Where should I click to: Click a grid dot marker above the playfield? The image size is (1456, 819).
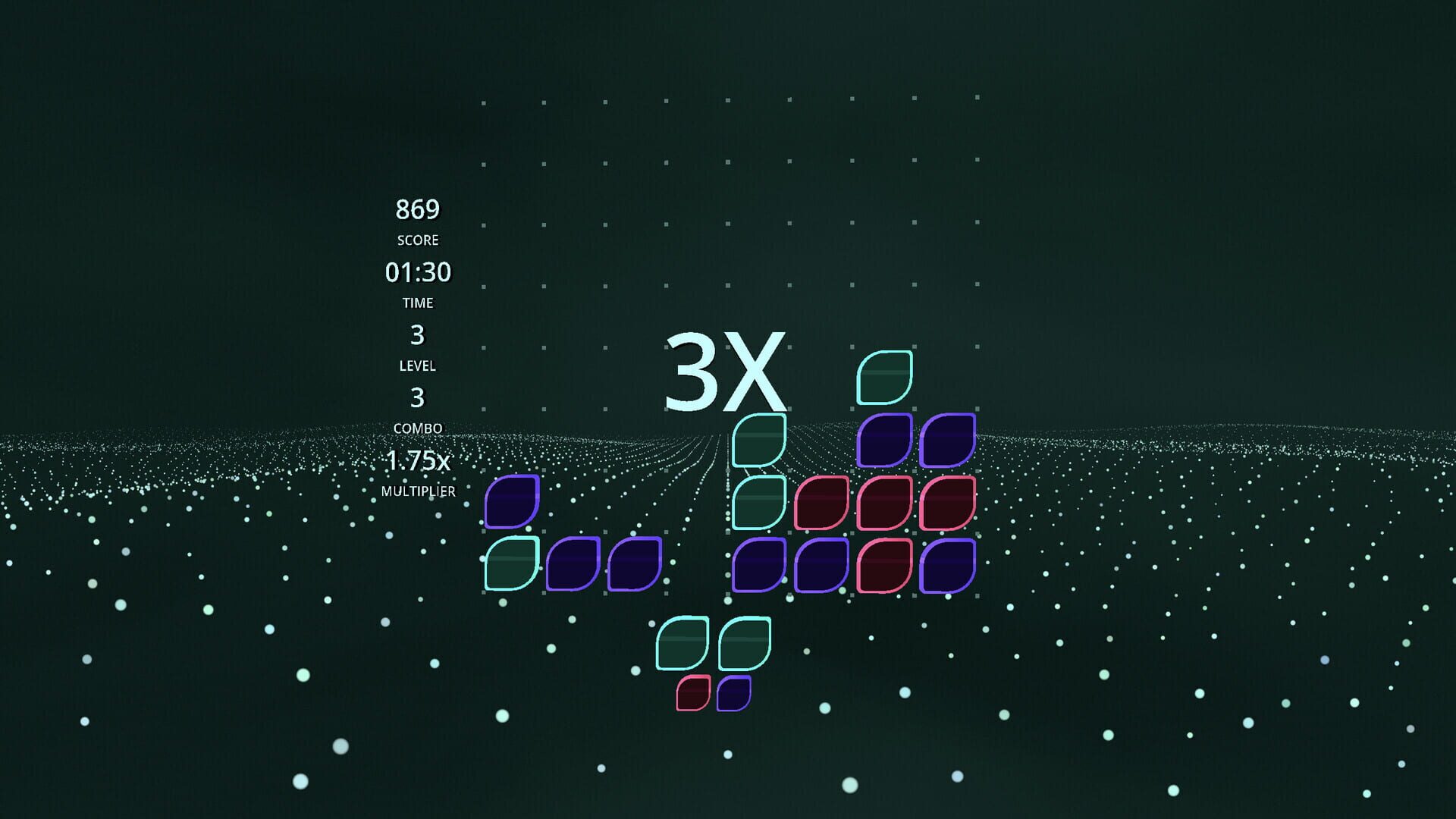[x=665, y=165]
